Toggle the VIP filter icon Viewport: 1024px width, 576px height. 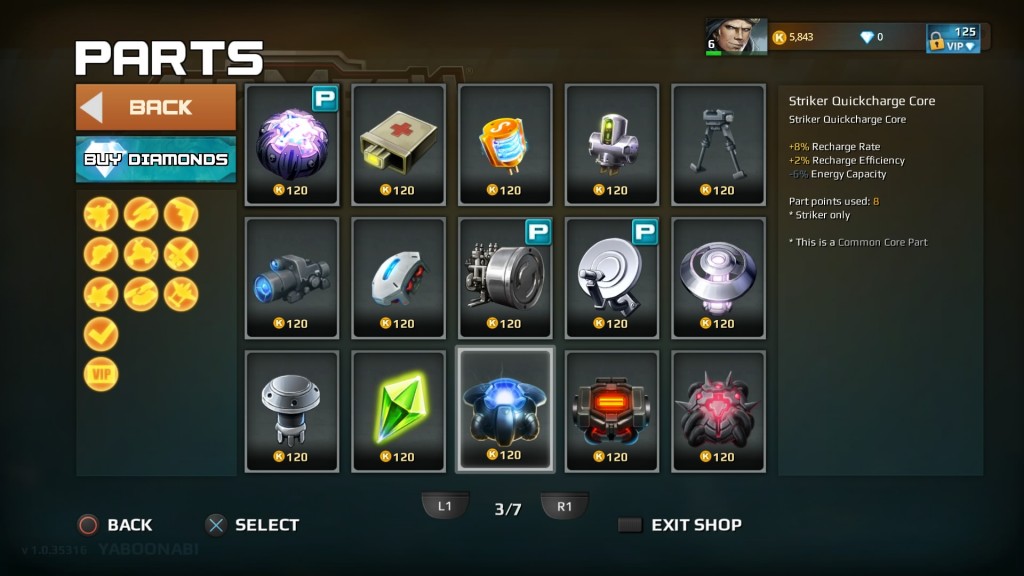[x=101, y=374]
